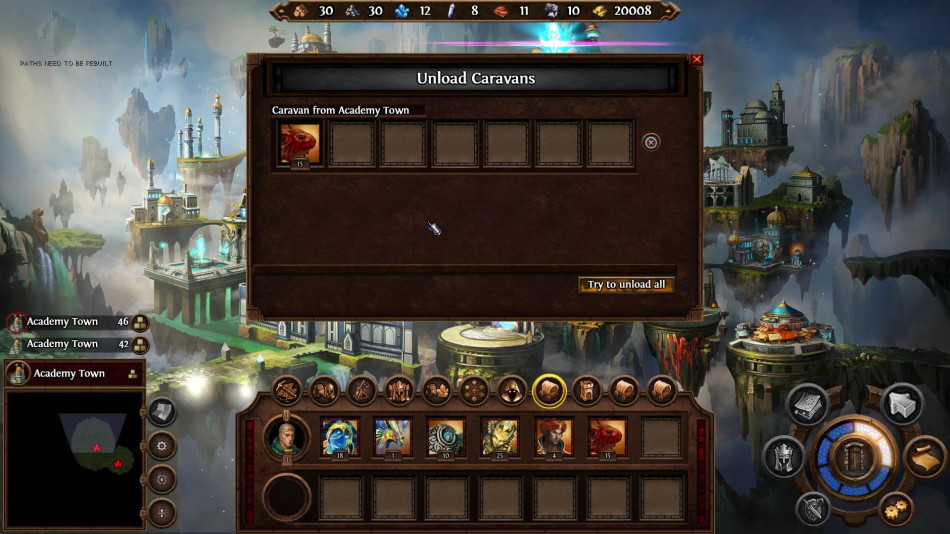The image size is (950, 534).
Task: Select the first Academy Town in the list
Action: 67,322
